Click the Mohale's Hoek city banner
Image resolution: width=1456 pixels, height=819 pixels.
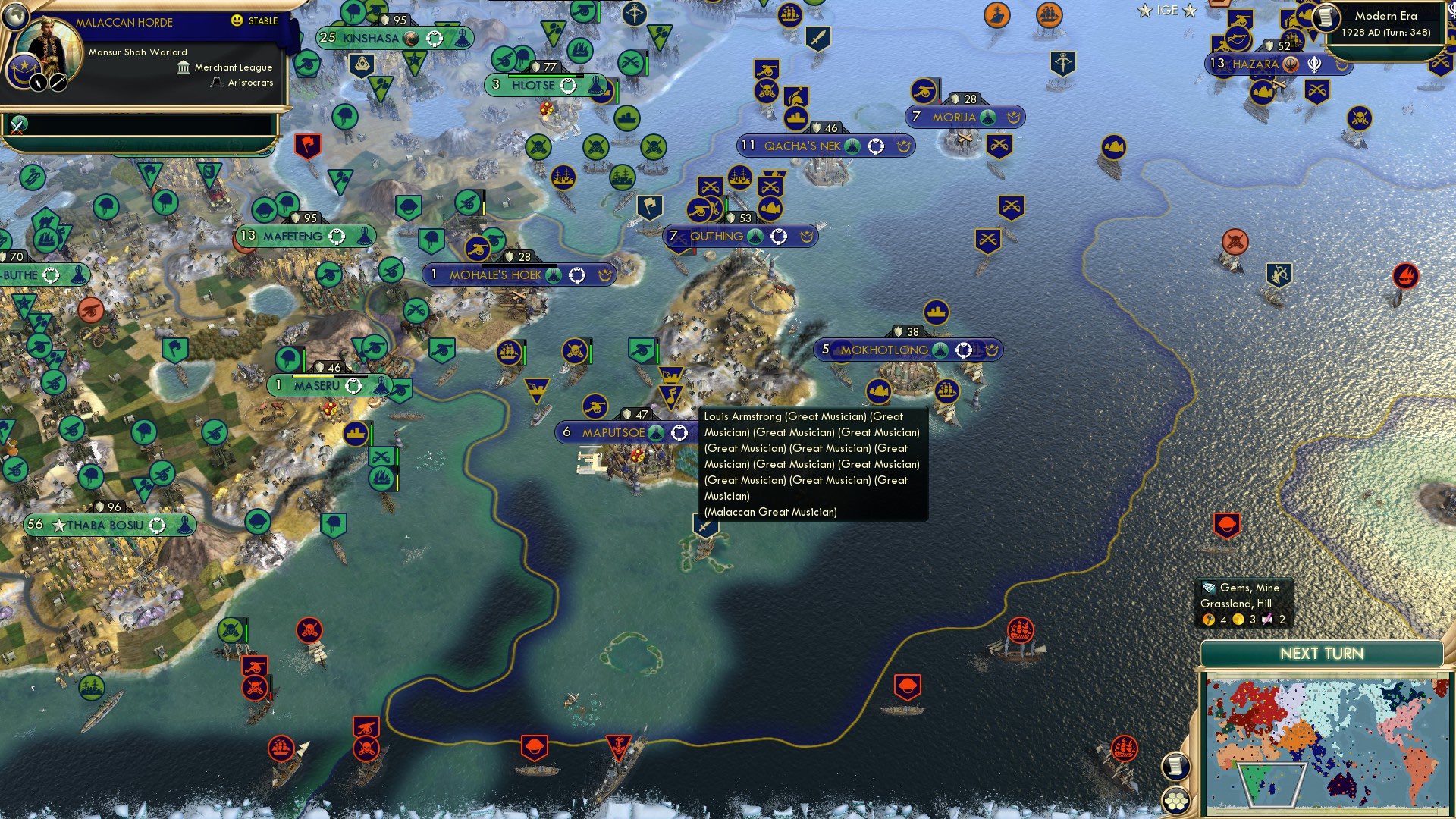(496, 275)
